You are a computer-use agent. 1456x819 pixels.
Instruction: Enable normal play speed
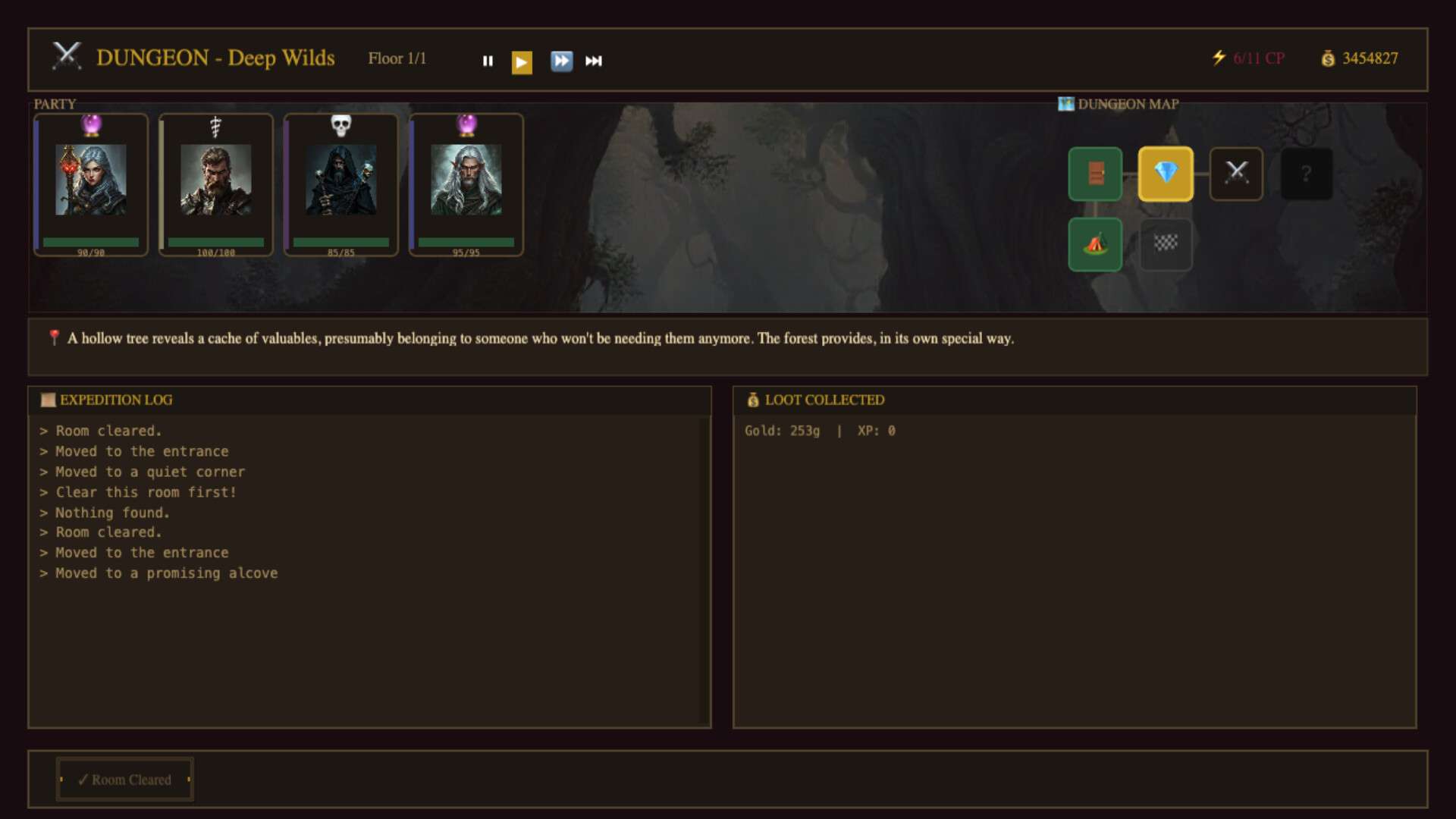(522, 61)
